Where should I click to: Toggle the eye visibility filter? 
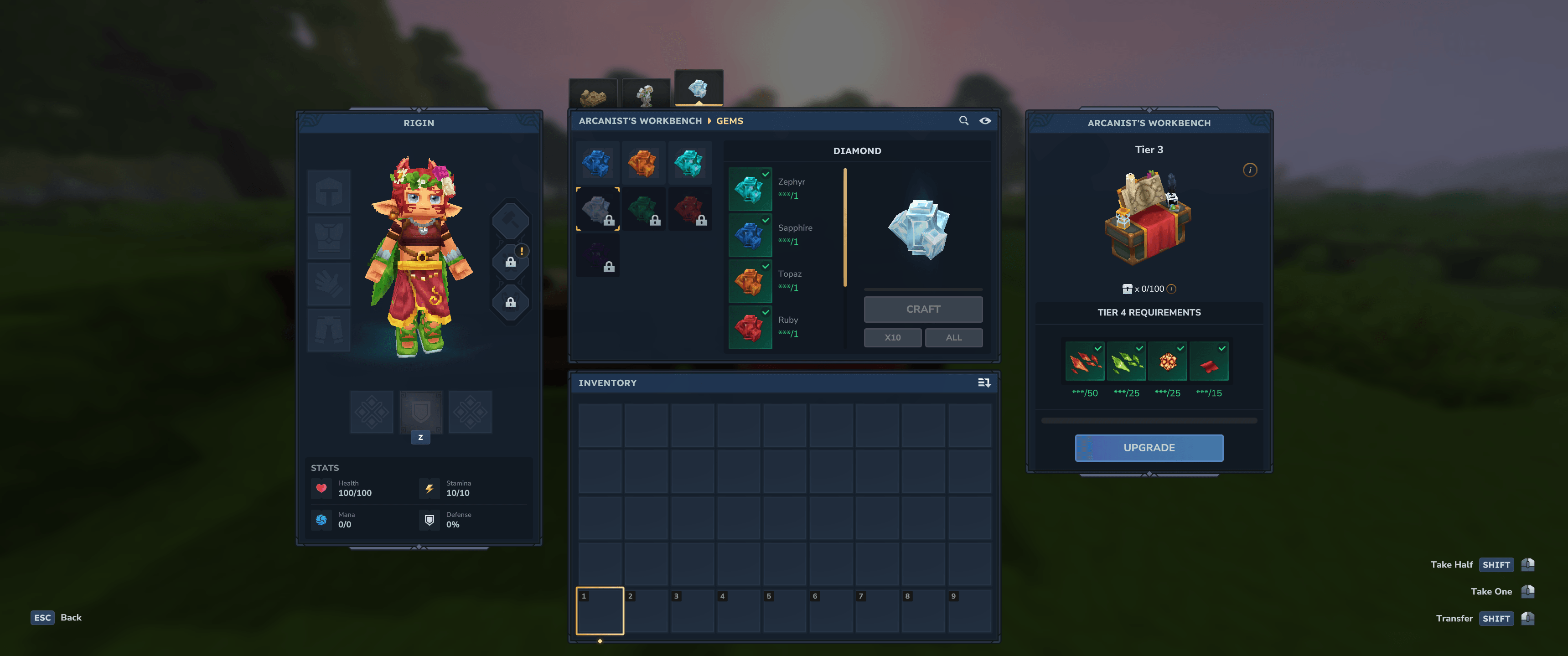pos(985,120)
